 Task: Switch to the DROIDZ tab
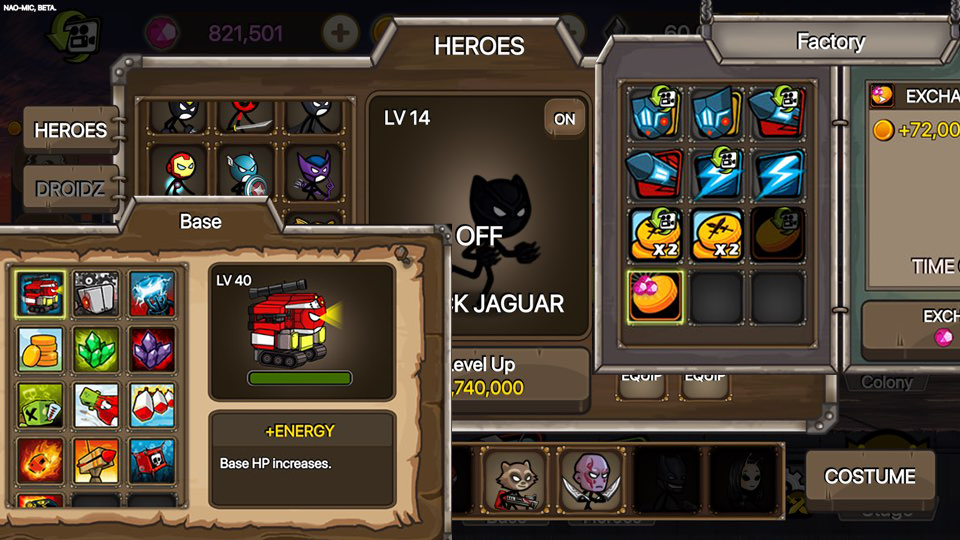70,188
